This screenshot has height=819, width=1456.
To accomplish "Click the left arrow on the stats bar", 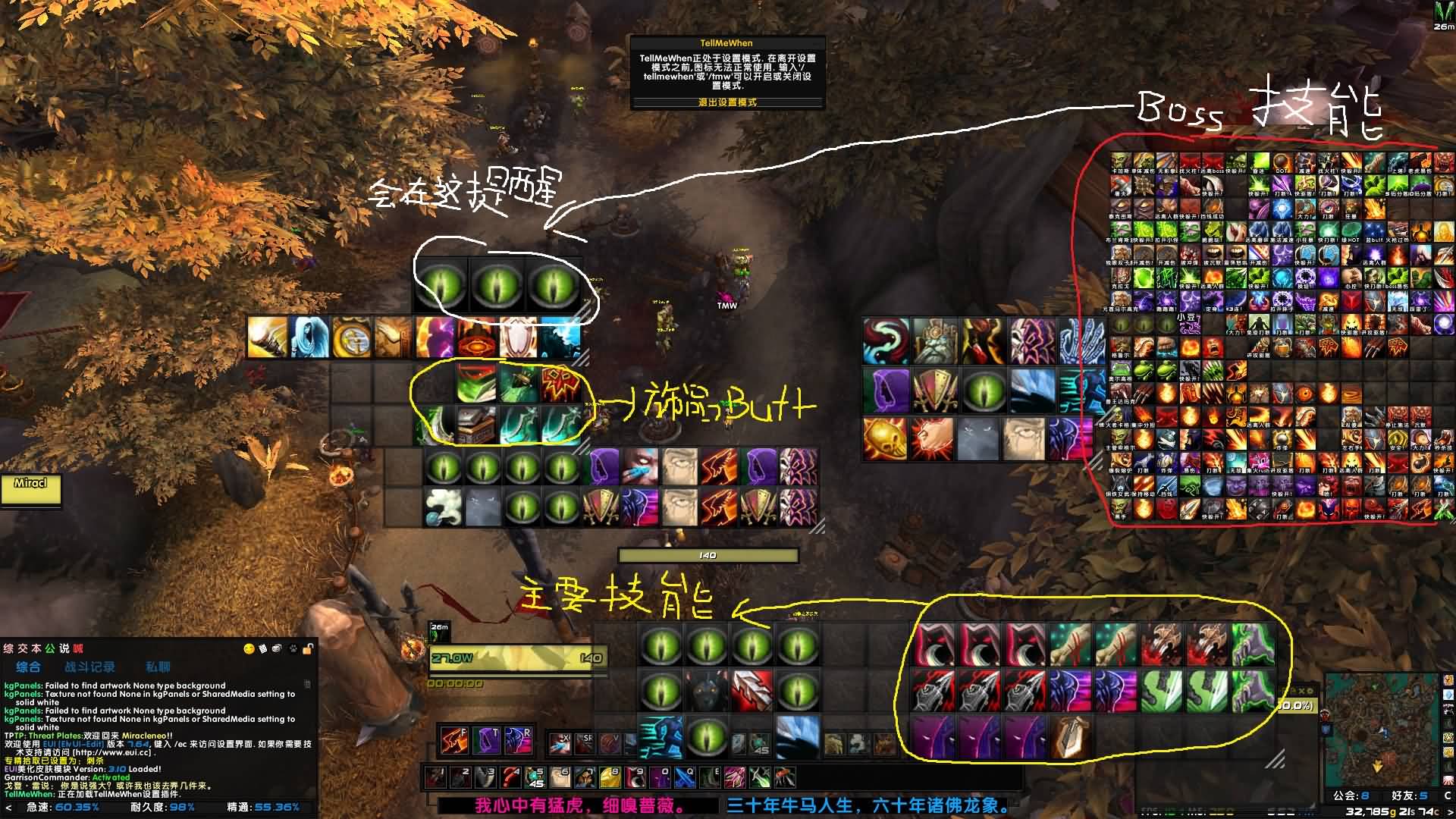I will (9, 808).
